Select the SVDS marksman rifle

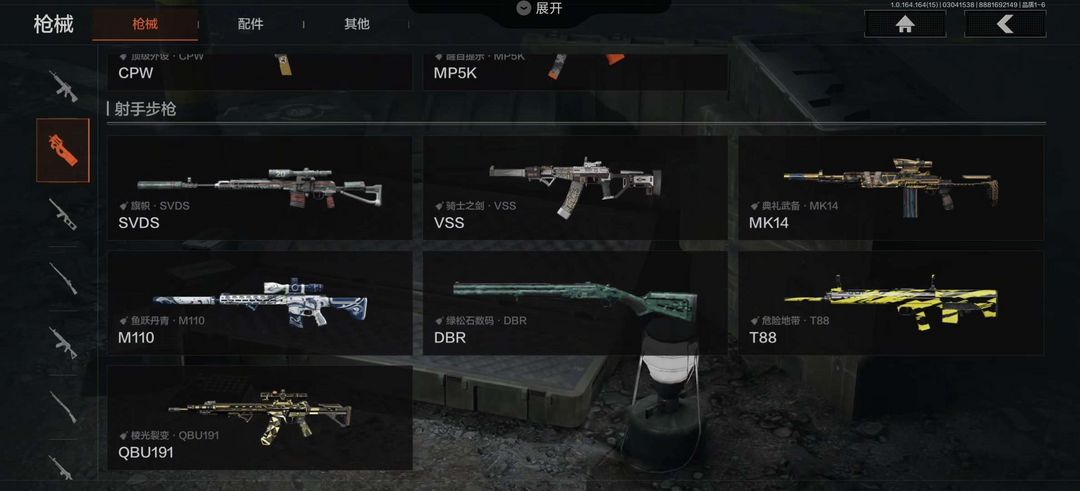(259, 187)
